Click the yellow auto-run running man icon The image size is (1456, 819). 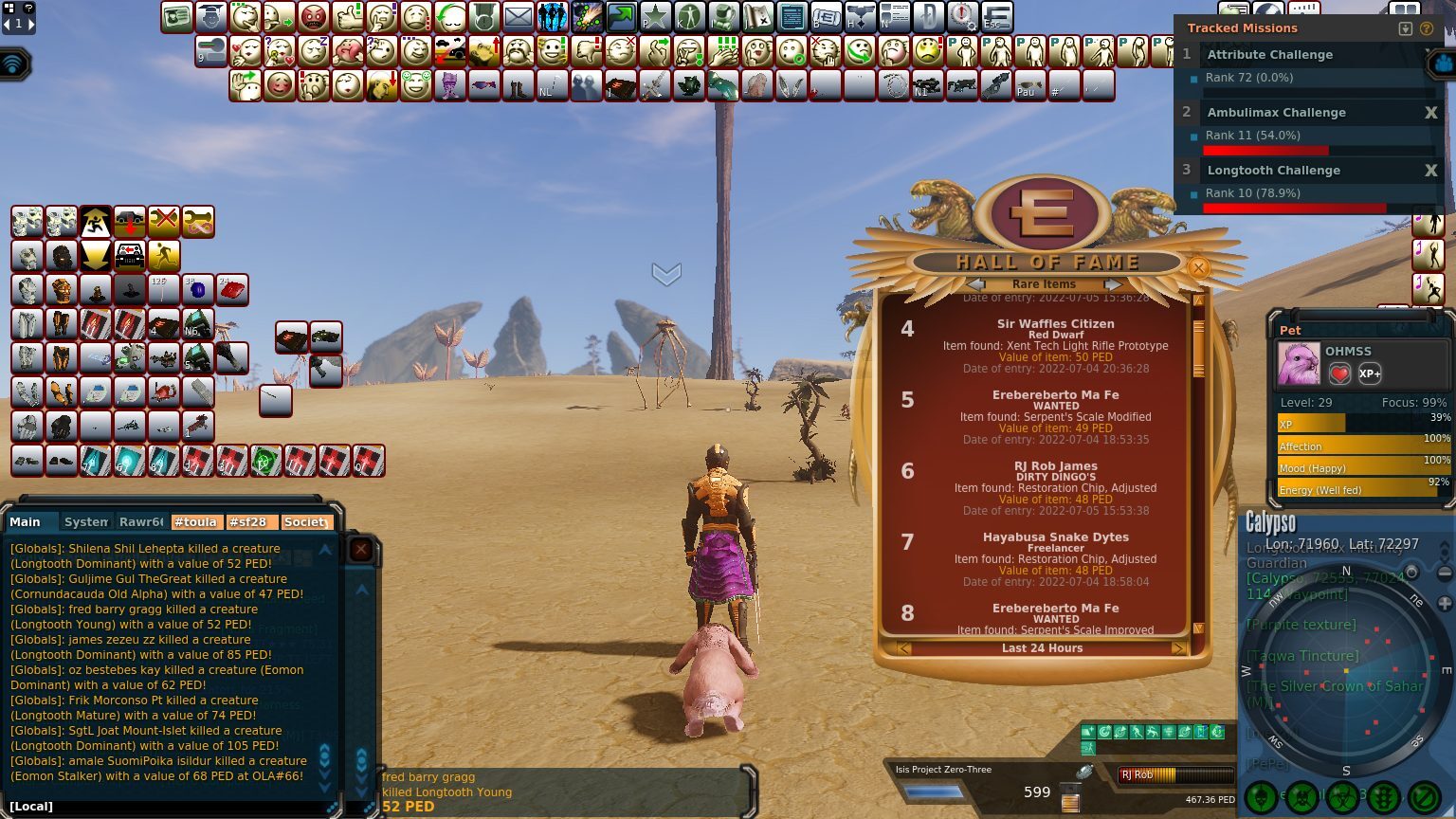click(164, 256)
